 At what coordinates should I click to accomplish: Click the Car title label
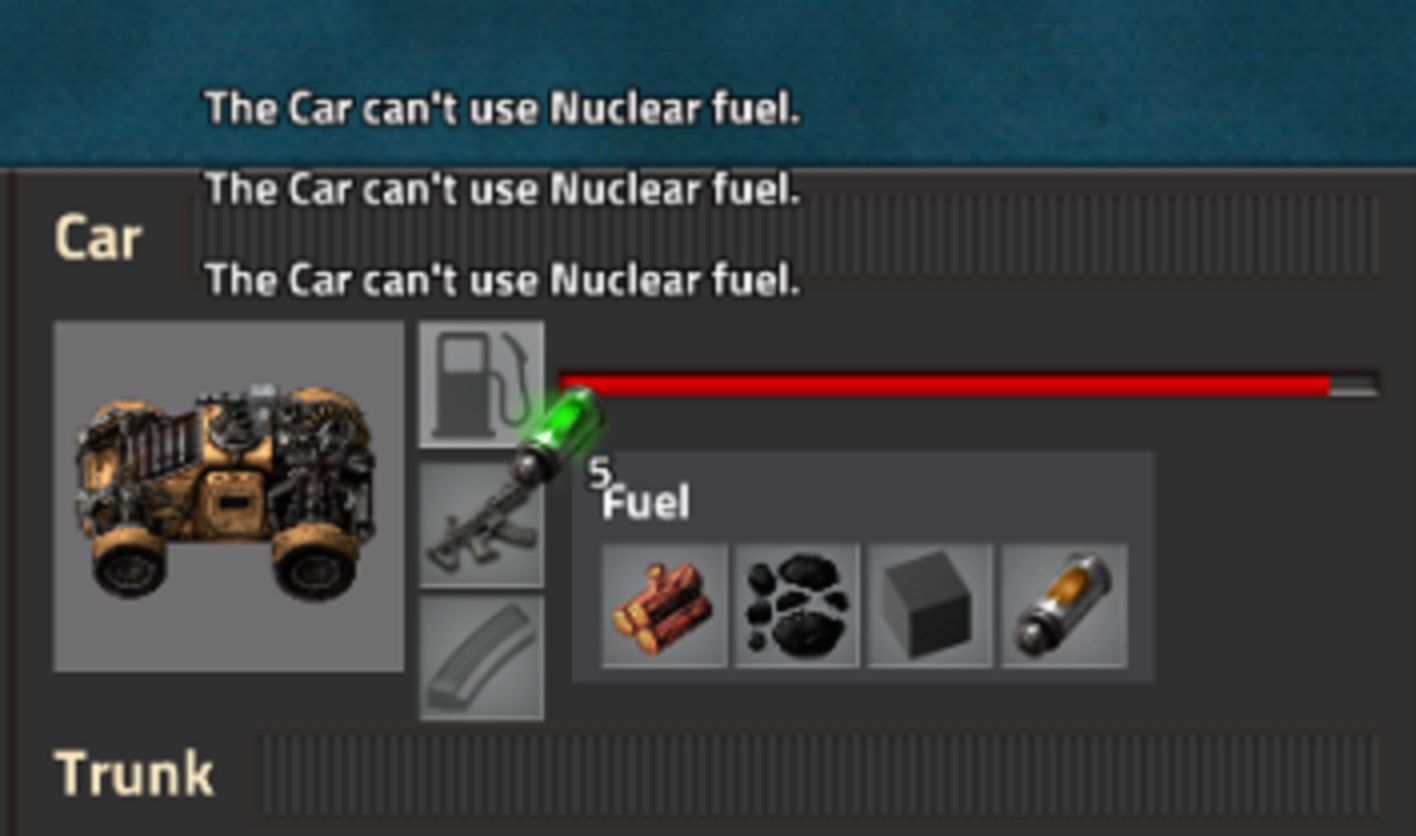click(95, 237)
